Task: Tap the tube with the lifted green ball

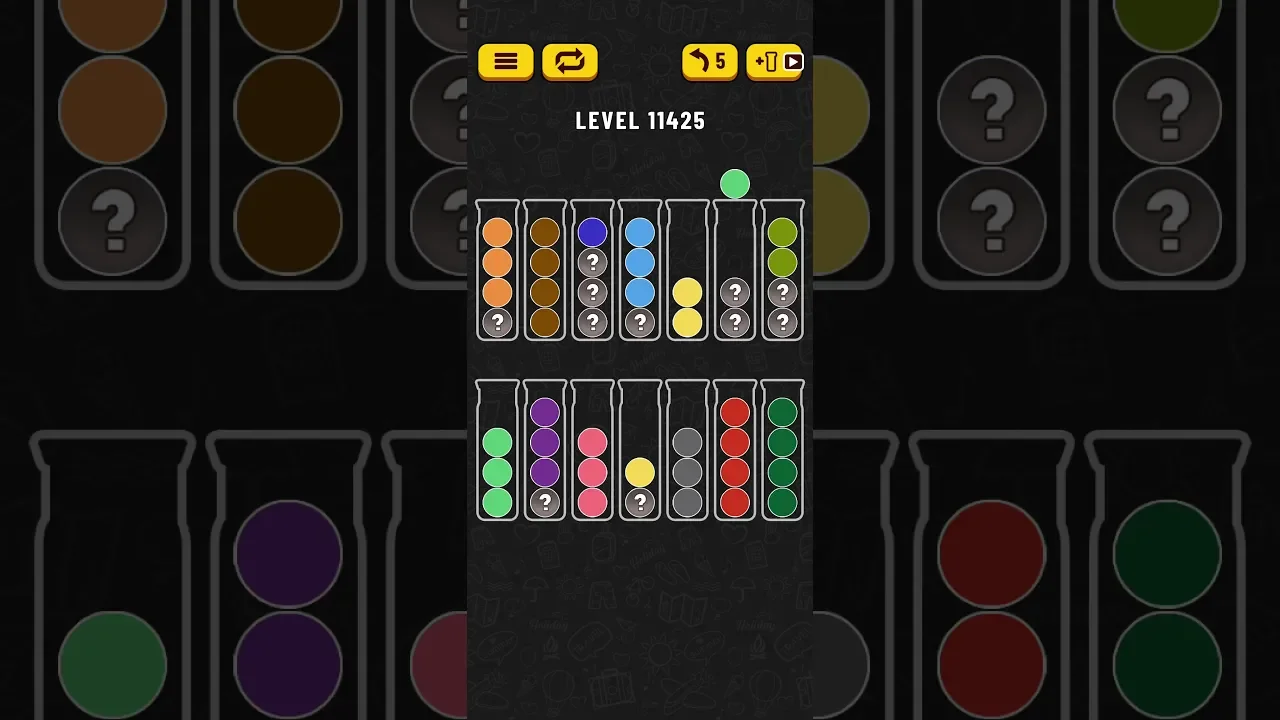Action: click(735, 272)
